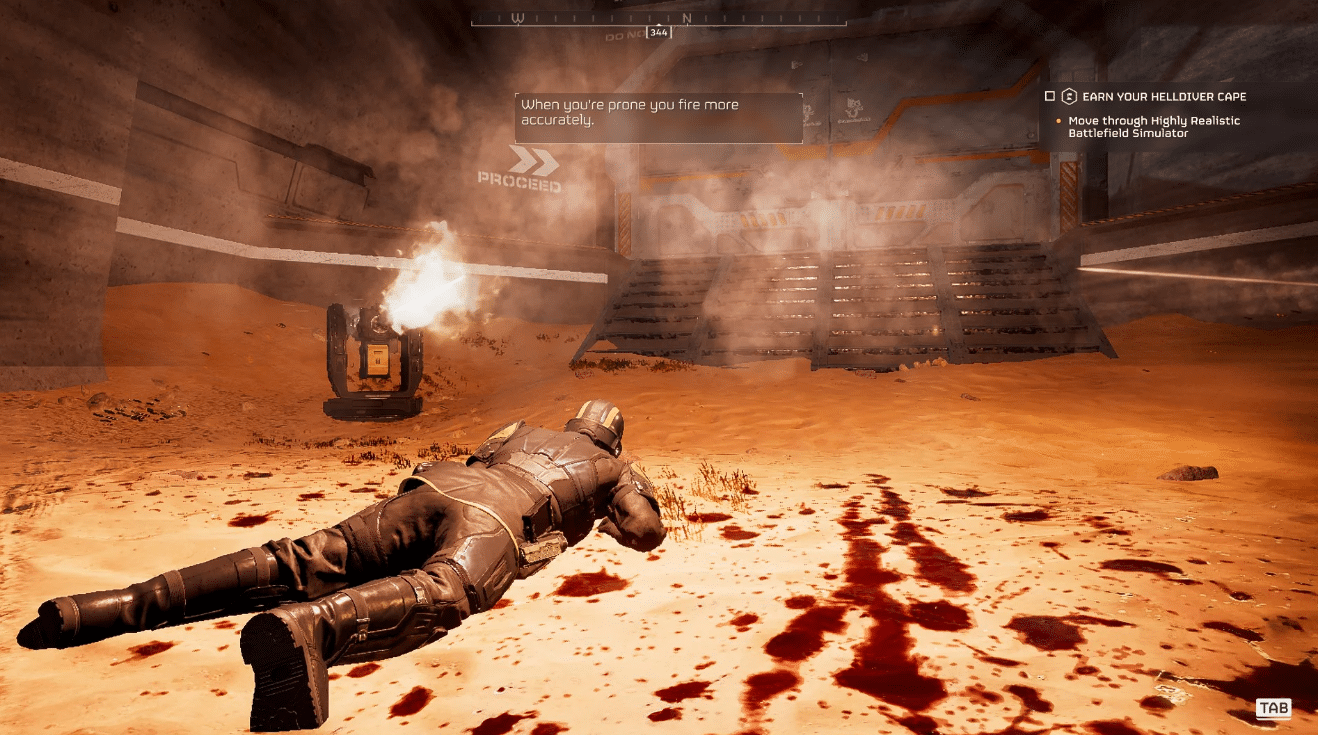This screenshot has height=735, width=1318.
Task: Click the checkbox next to the objective title
Action: pos(1049,96)
